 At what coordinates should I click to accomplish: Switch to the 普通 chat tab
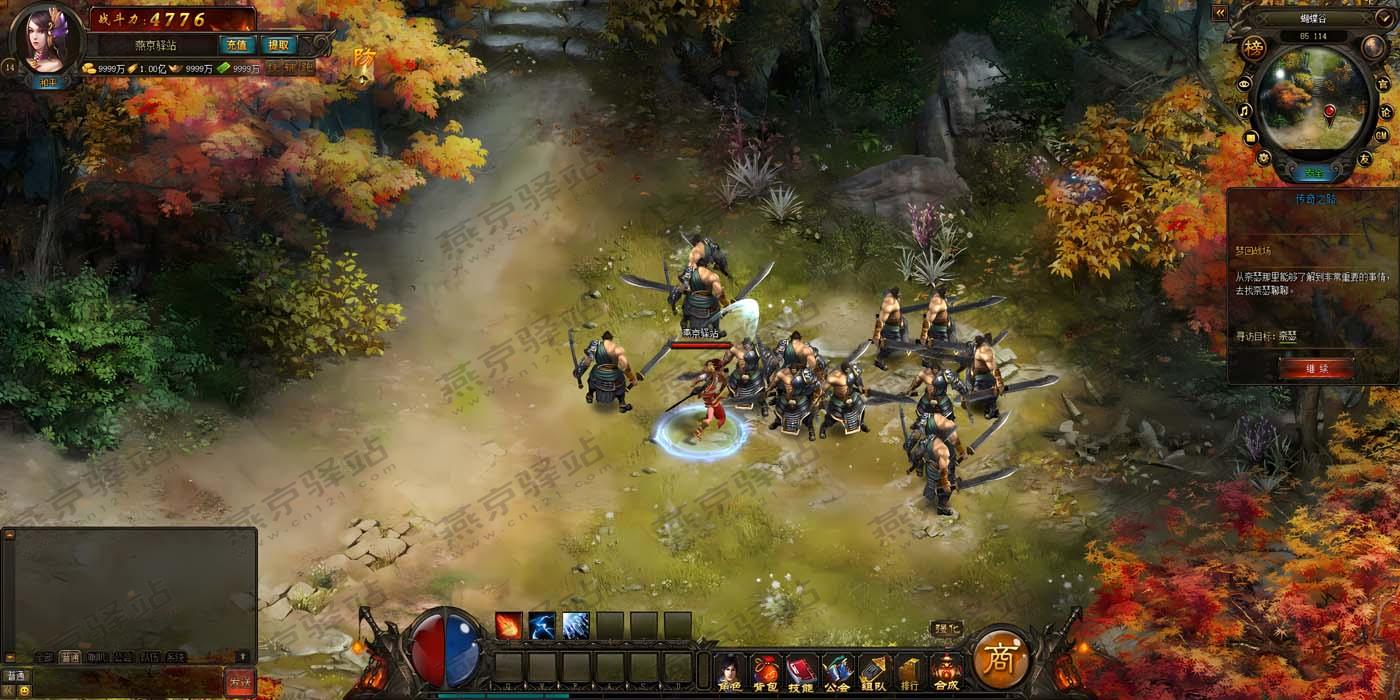click(70, 657)
